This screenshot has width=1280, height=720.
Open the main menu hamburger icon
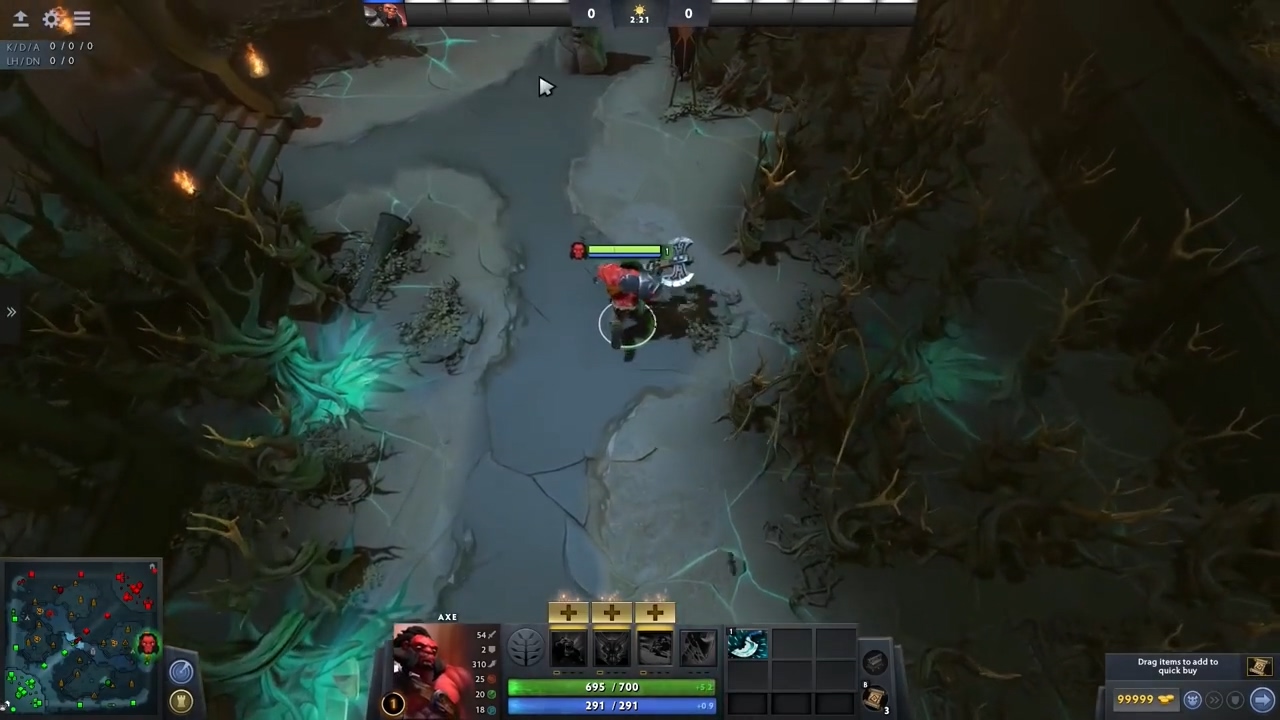(81, 18)
